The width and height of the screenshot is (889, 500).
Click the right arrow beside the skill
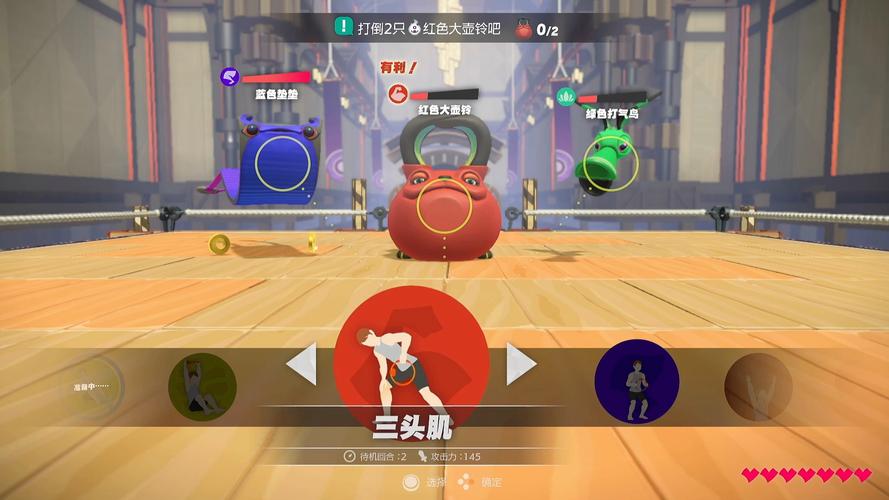point(520,363)
